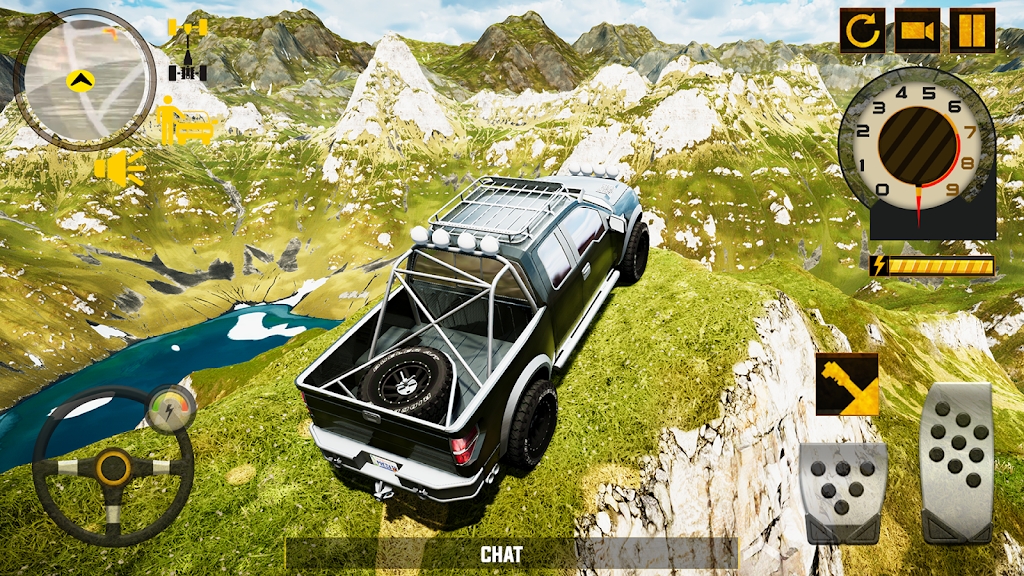1024x576 pixels.
Task: Pause the game
Action: (972, 30)
